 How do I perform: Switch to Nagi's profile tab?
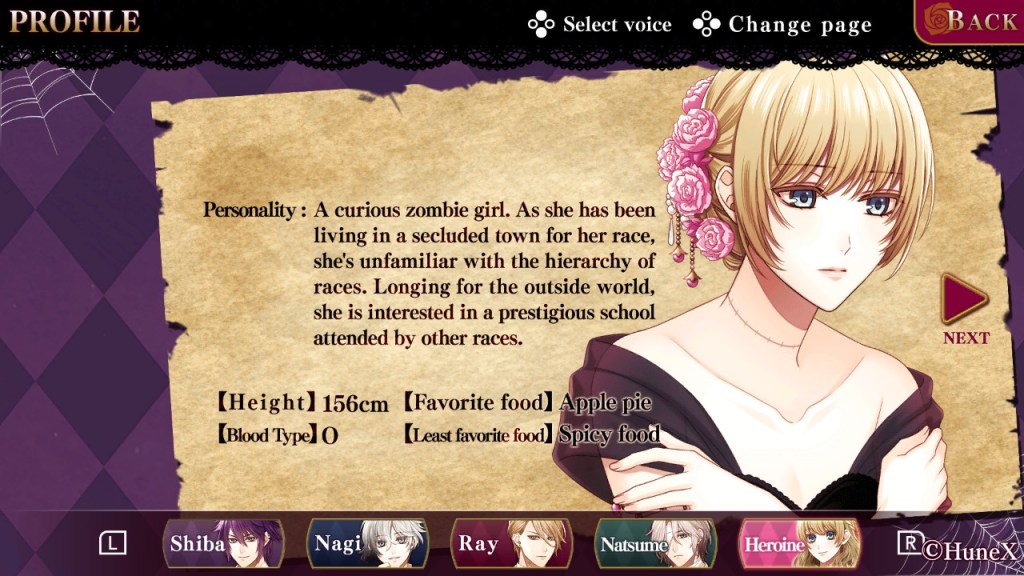click(x=367, y=544)
